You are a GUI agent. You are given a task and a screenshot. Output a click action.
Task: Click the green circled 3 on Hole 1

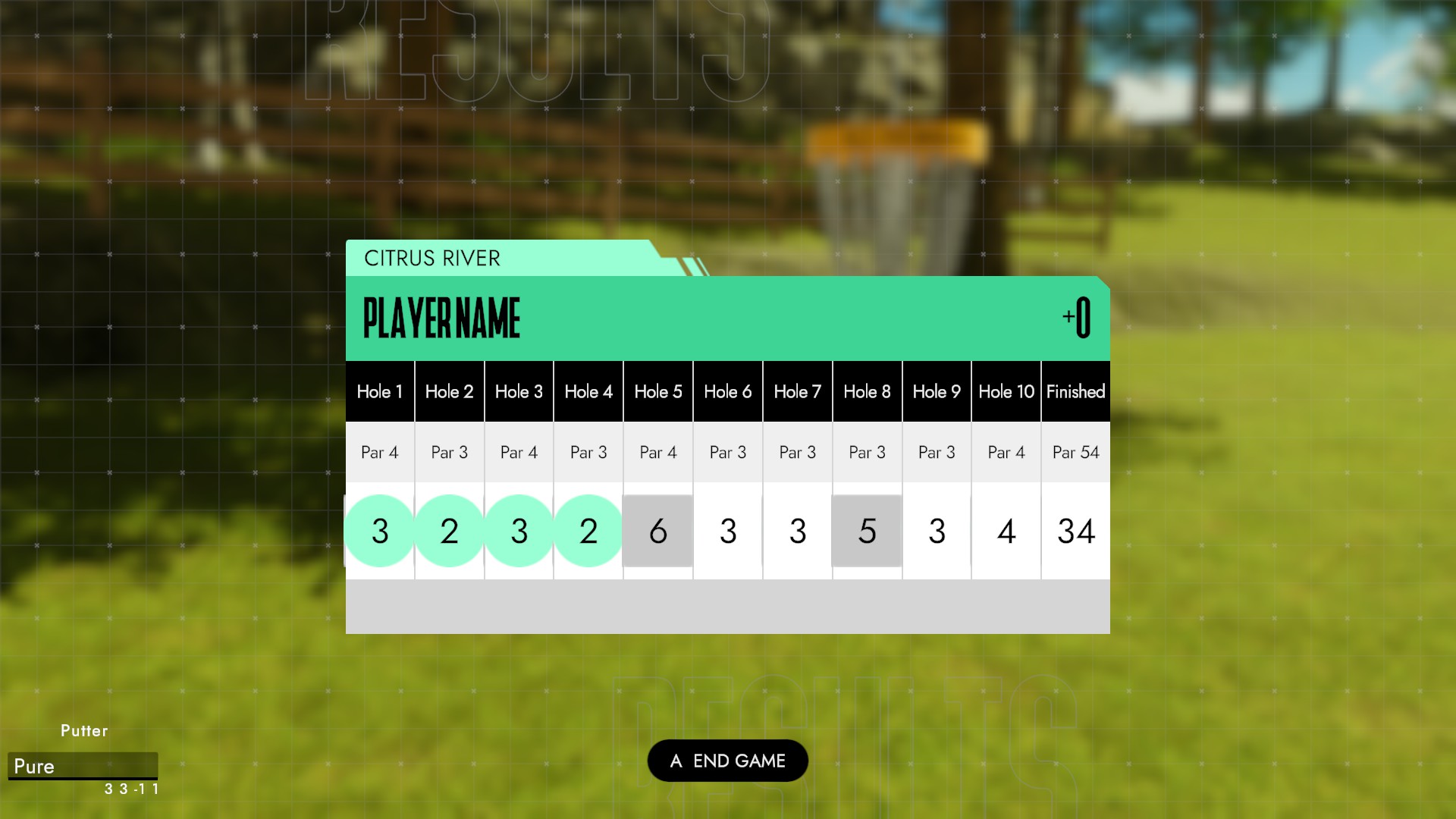click(380, 531)
